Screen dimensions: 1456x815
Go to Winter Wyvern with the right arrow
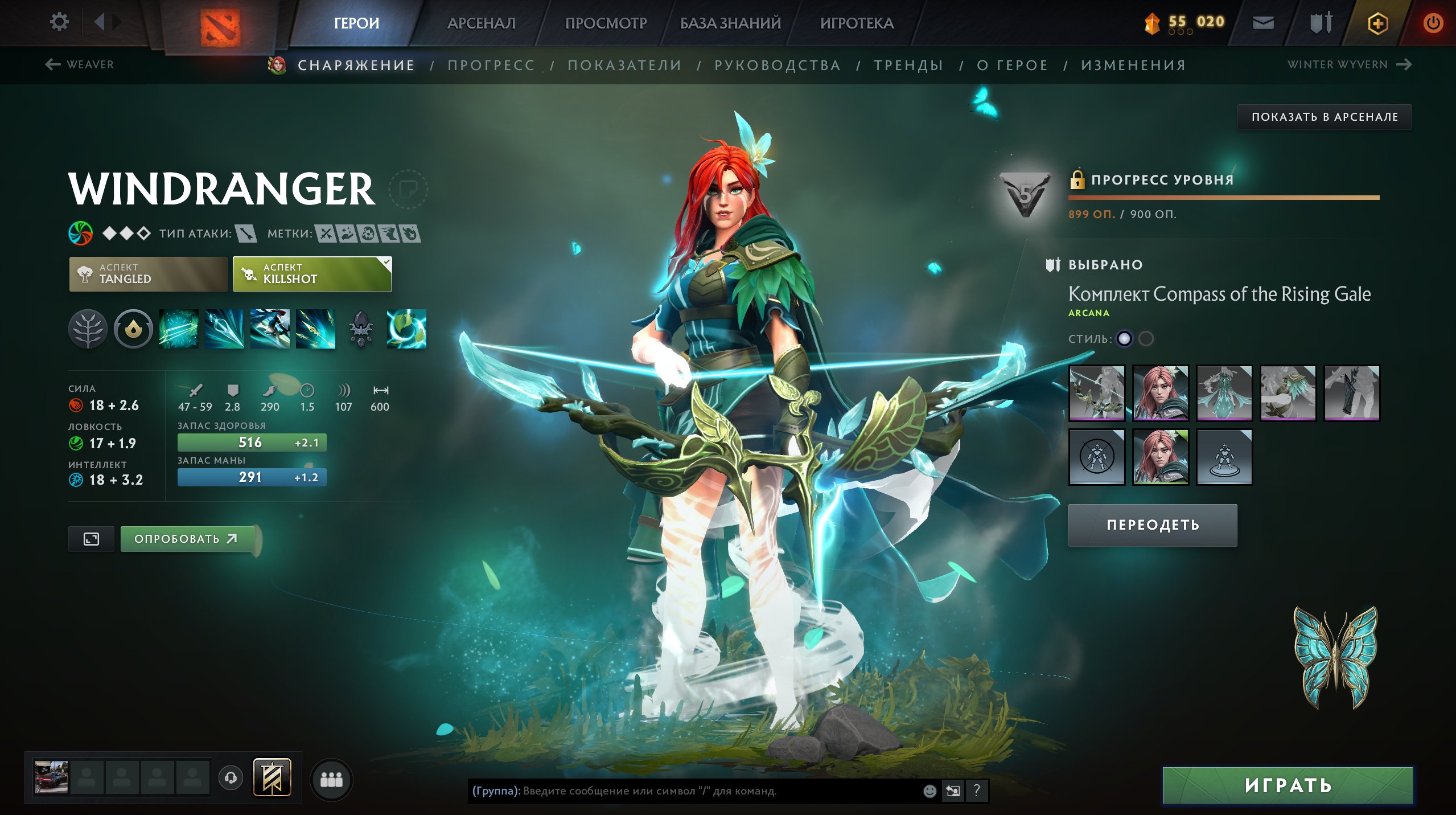coord(1402,64)
